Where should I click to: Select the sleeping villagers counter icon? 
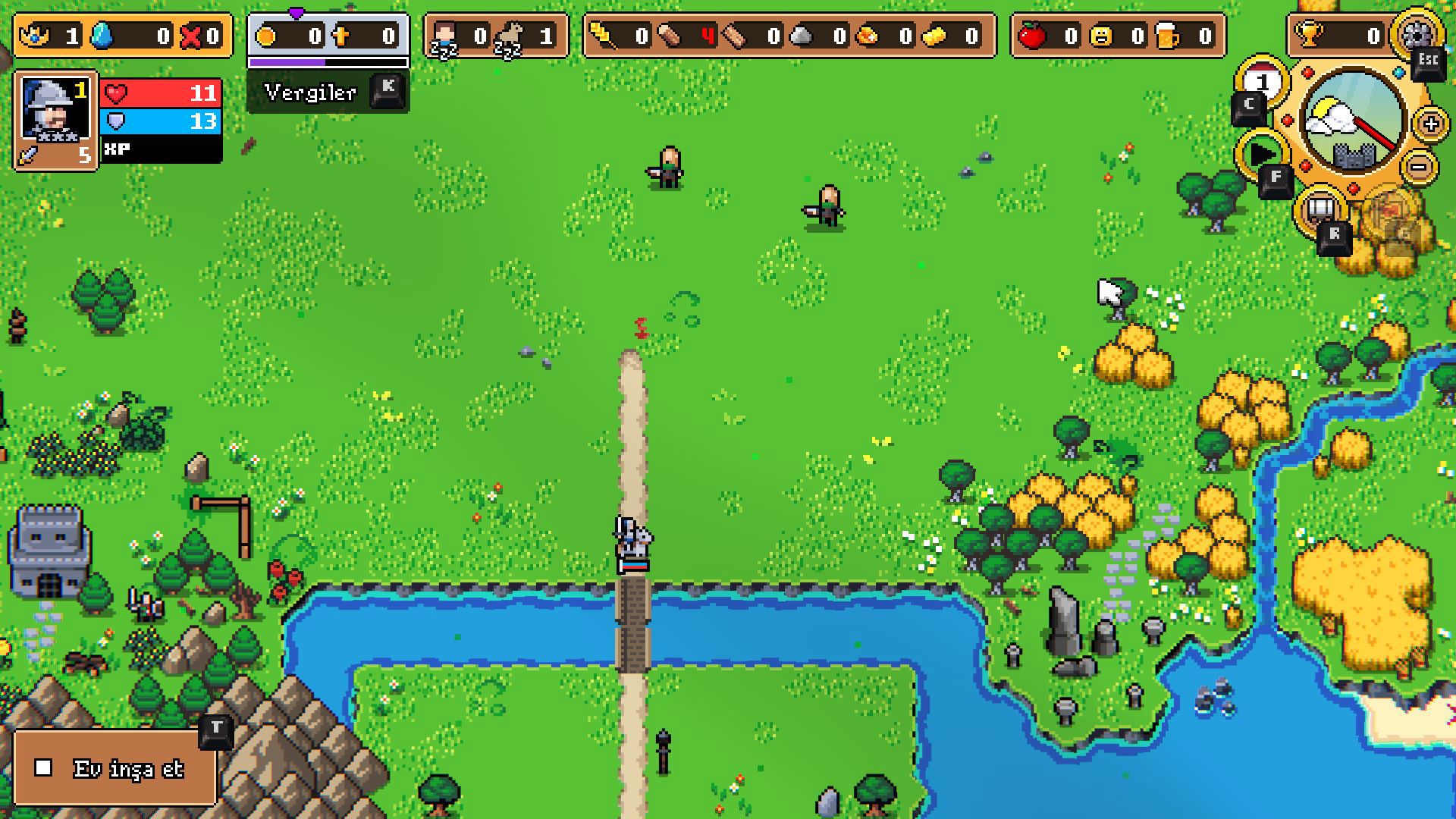coord(444,36)
